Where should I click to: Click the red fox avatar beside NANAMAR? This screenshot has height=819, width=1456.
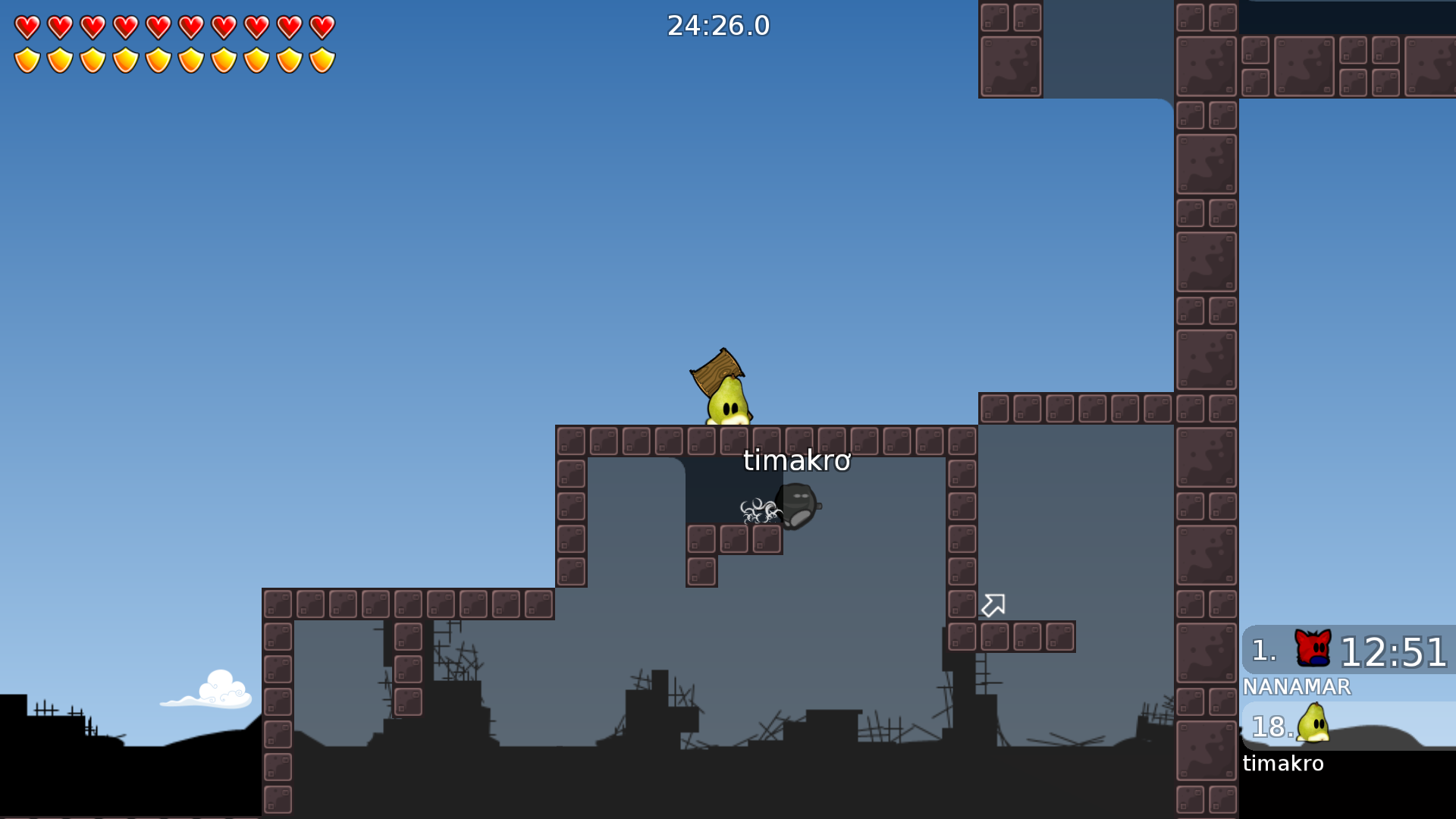[x=1312, y=648]
